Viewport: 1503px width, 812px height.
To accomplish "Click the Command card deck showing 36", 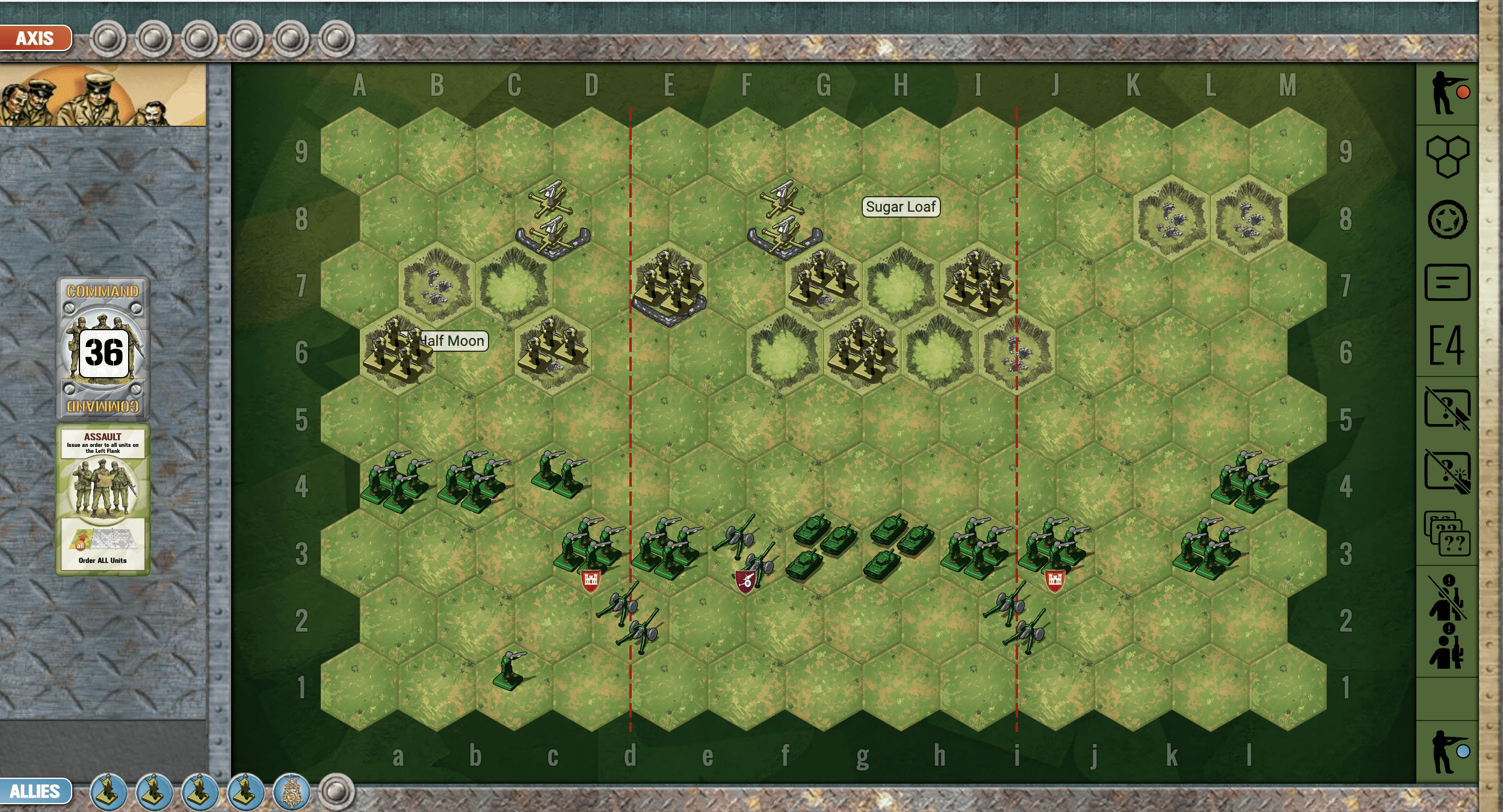I will click(103, 349).
